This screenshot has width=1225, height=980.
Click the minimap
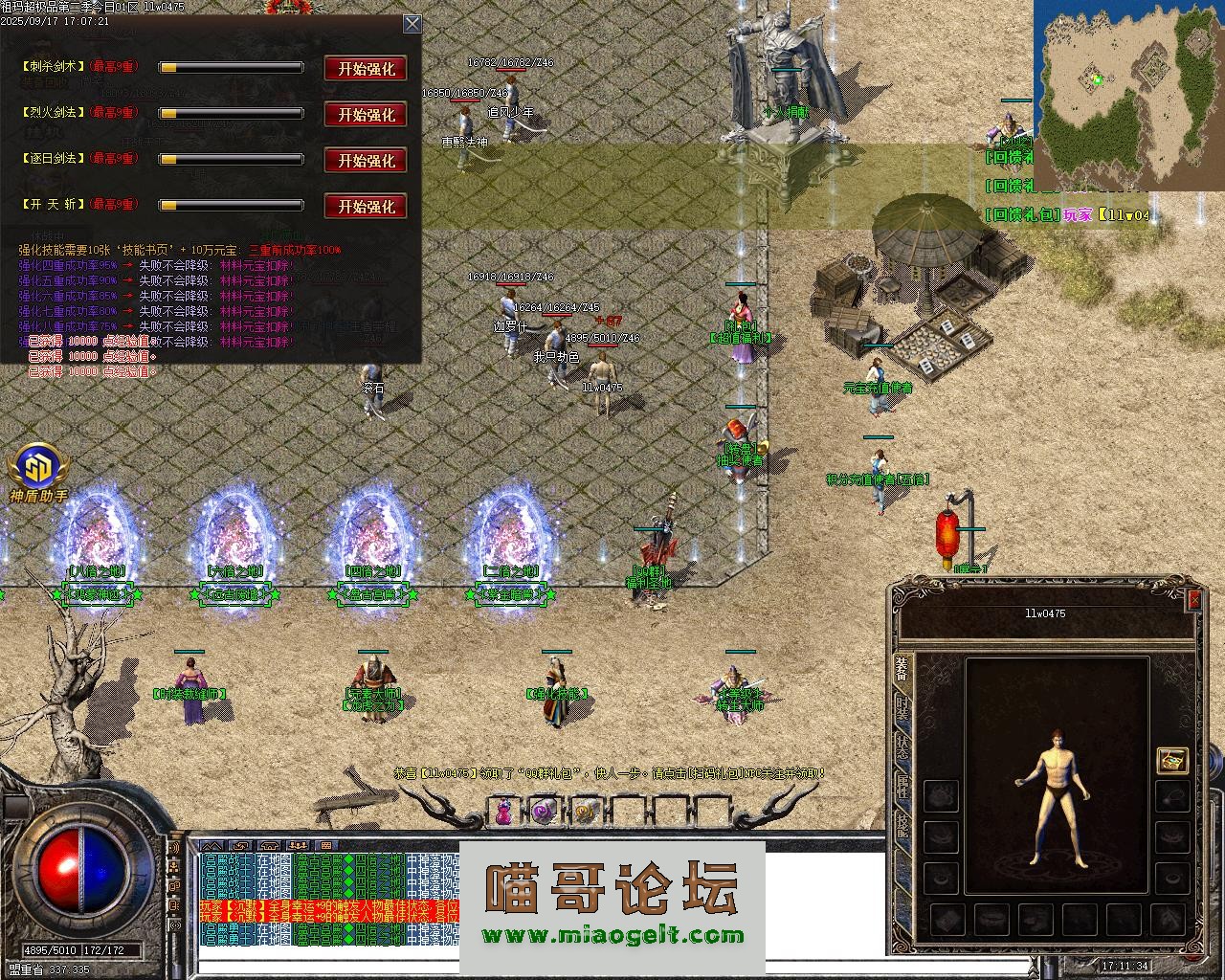(x=1128, y=96)
